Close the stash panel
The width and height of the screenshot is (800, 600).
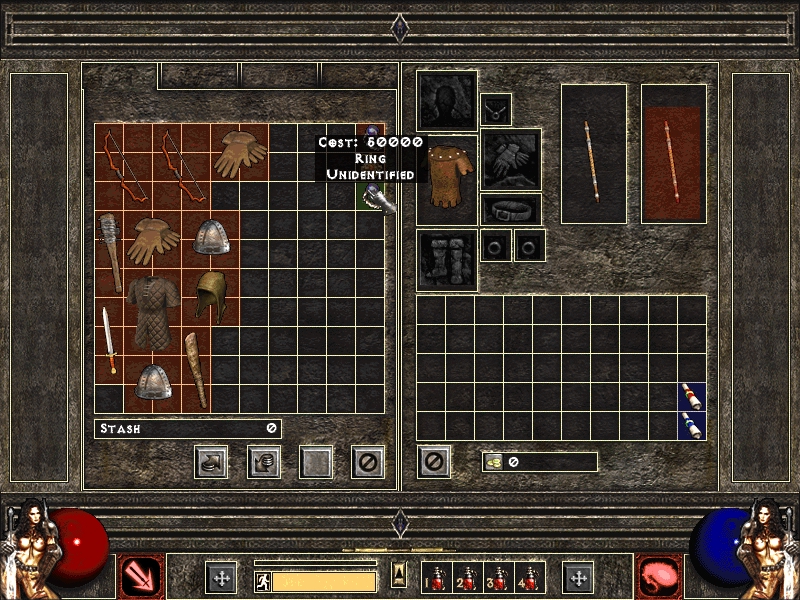click(369, 461)
